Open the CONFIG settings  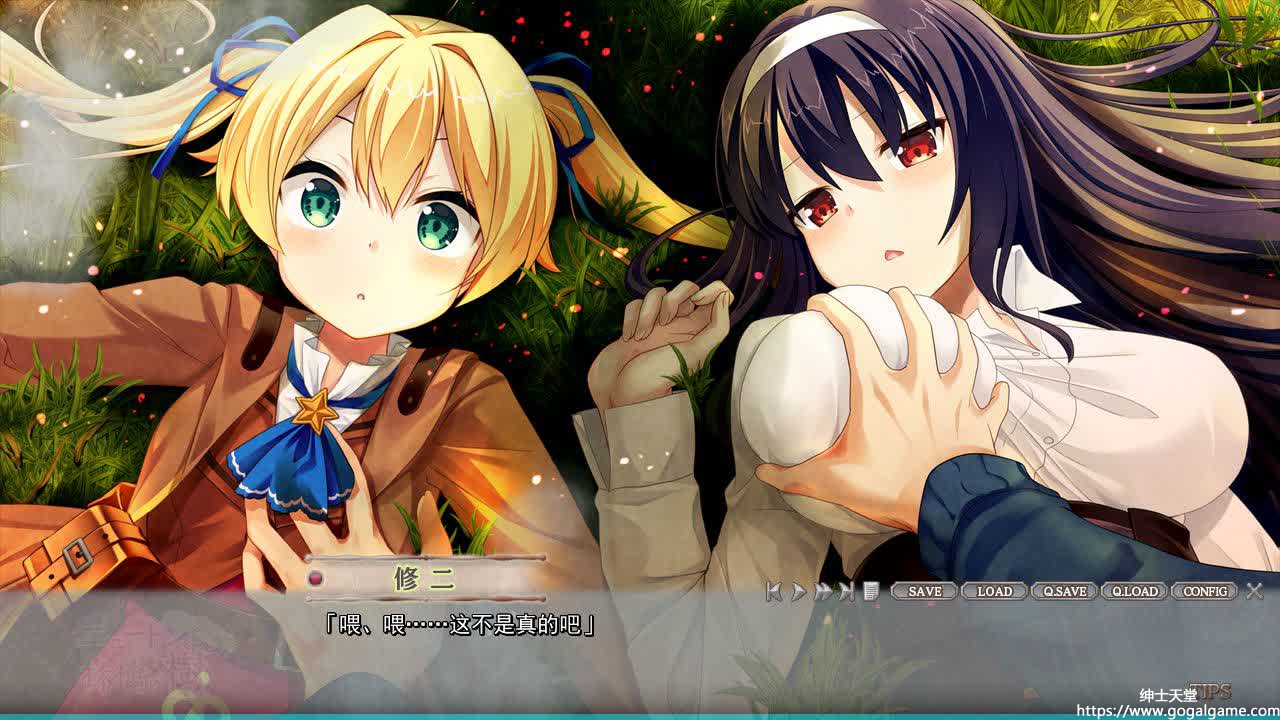click(1205, 591)
